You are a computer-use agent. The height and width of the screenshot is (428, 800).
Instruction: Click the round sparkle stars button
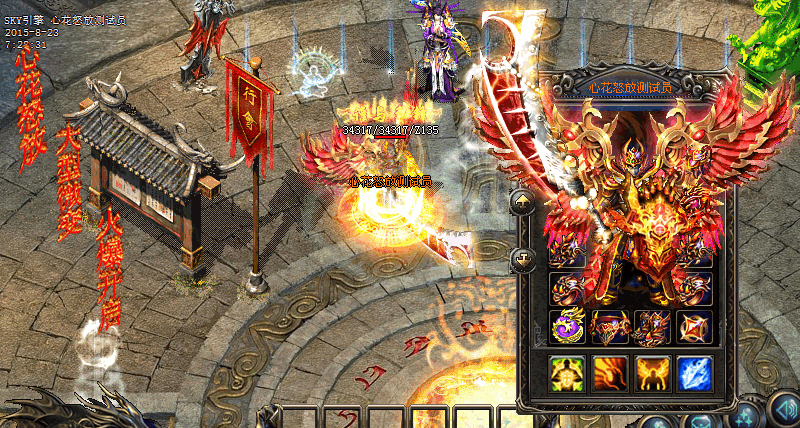tap(743, 415)
